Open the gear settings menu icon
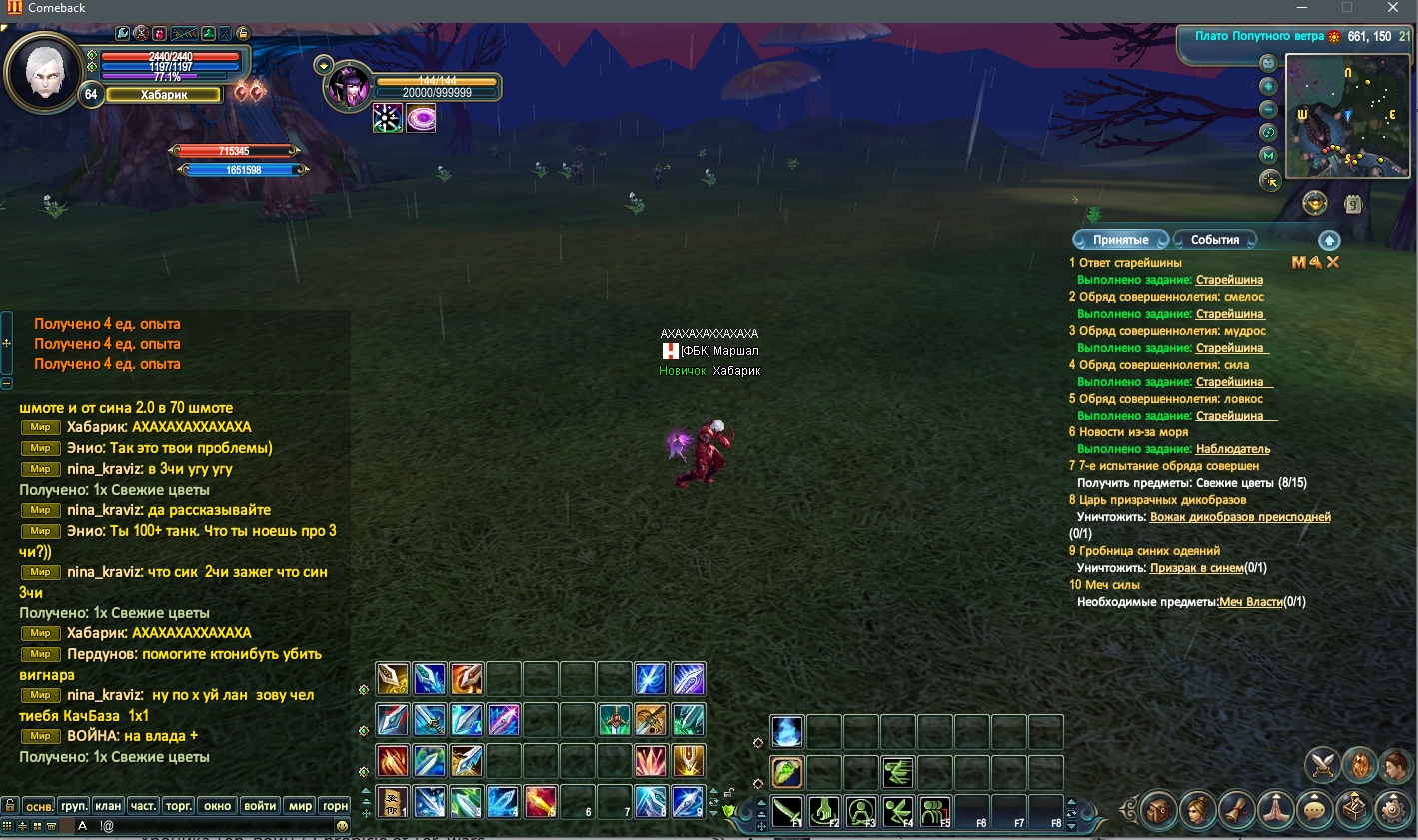 1393,809
